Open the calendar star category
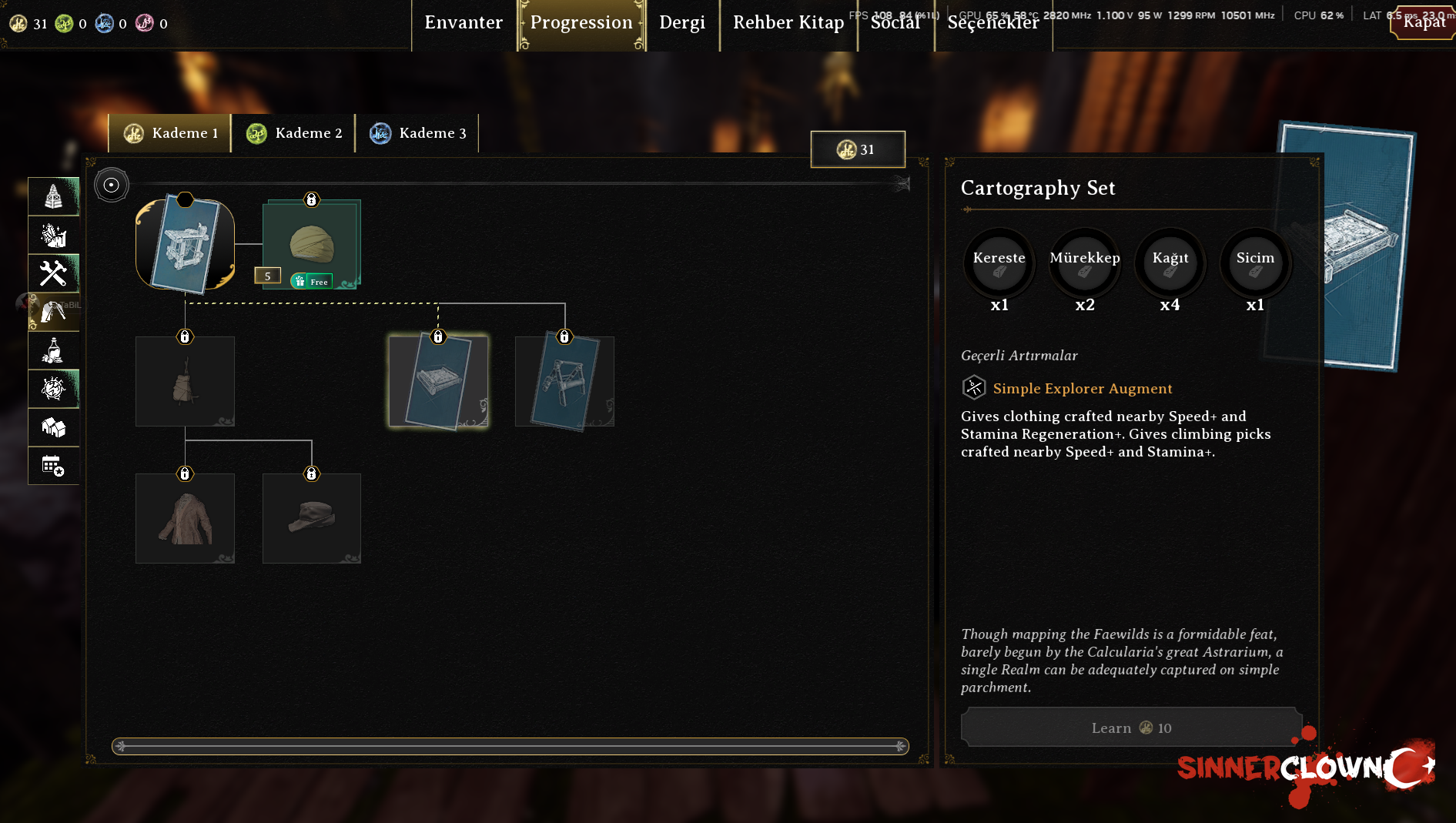Image resolution: width=1456 pixels, height=823 pixels. click(x=54, y=466)
